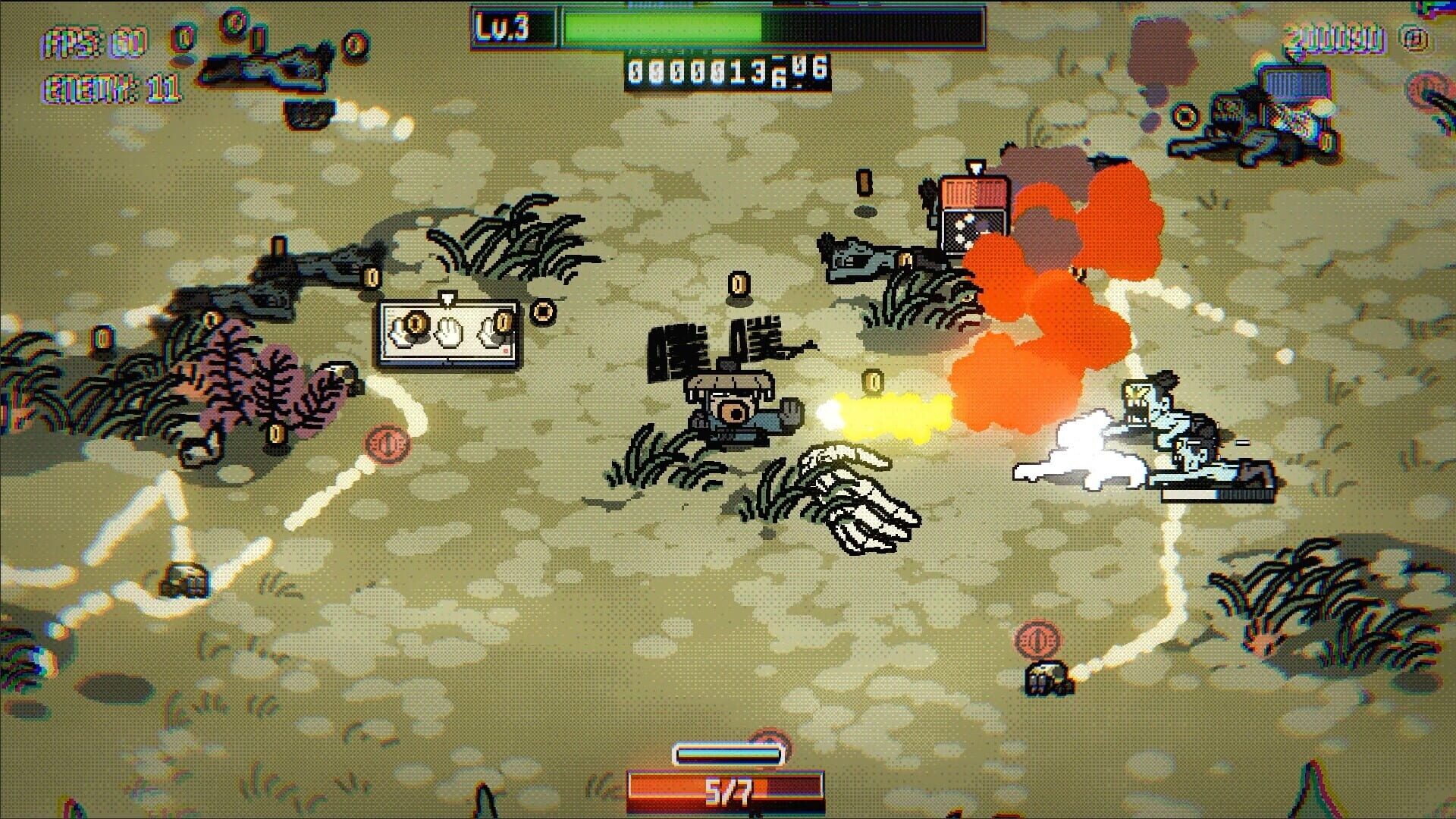Select the first coin-hand item in the drop panel
Image resolution: width=1456 pixels, height=819 pixels.
(x=413, y=328)
